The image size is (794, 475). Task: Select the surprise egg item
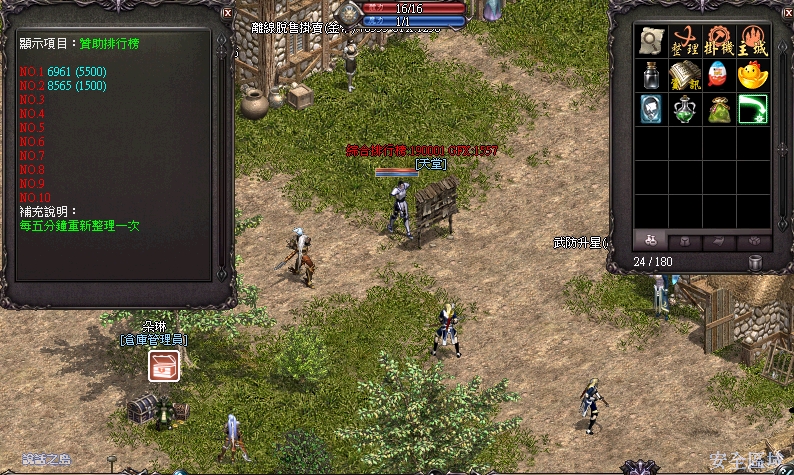pyautogui.click(x=719, y=75)
